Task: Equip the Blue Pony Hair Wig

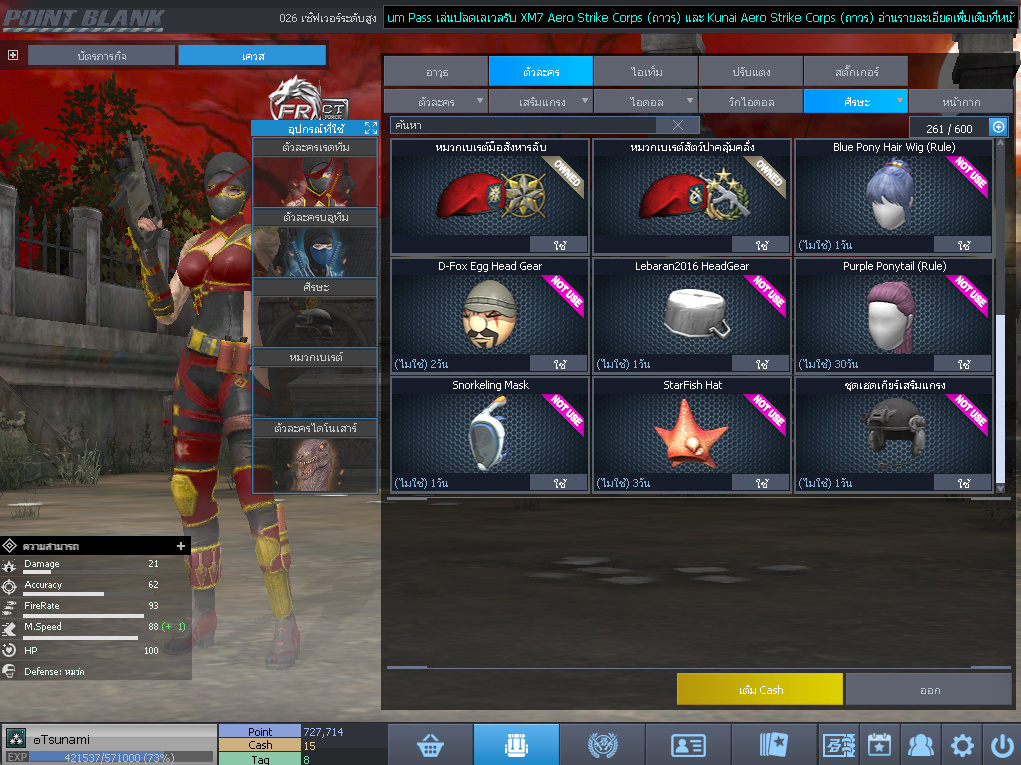Action: click(x=964, y=245)
